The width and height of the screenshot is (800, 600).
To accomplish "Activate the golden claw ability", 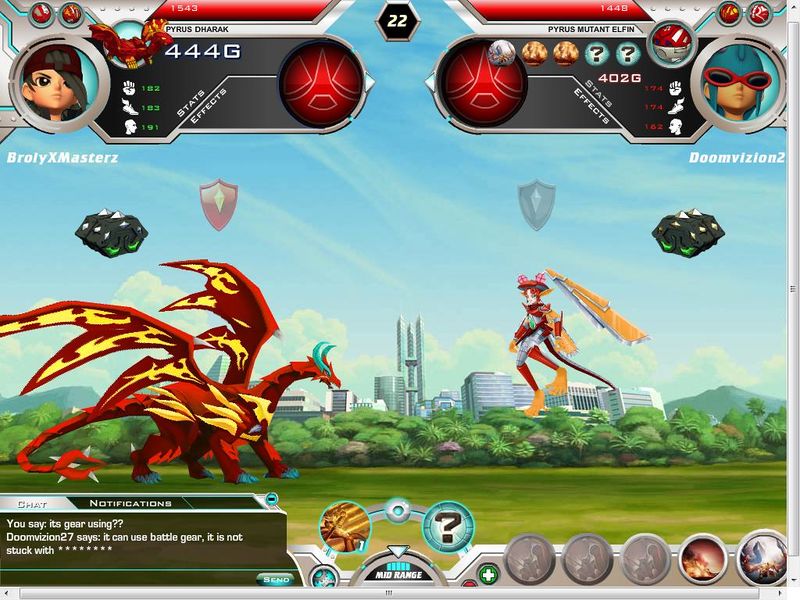I will pyautogui.click(x=346, y=527).
